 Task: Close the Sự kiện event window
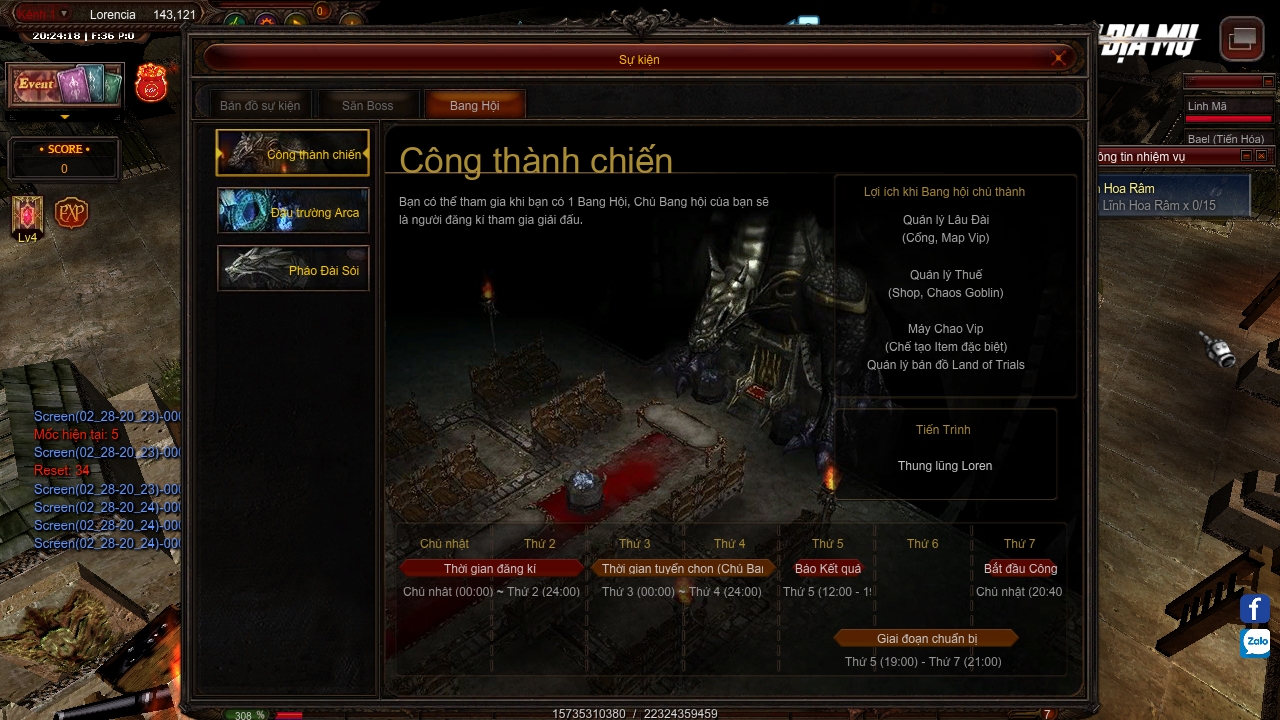1058,59
